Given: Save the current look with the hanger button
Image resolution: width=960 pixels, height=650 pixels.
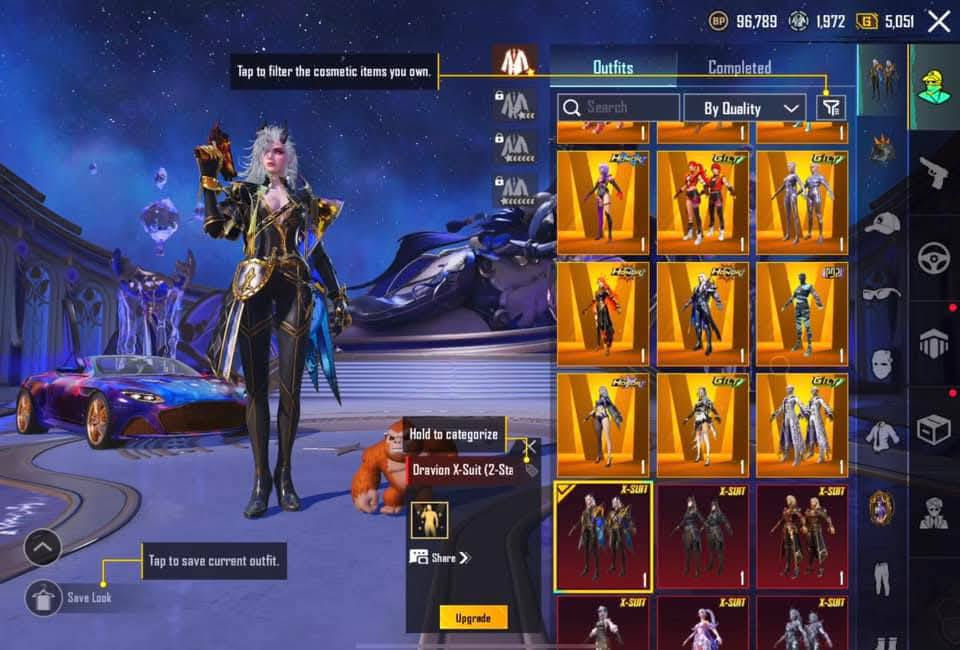Looking at the screenshot, I should point(43,598).
